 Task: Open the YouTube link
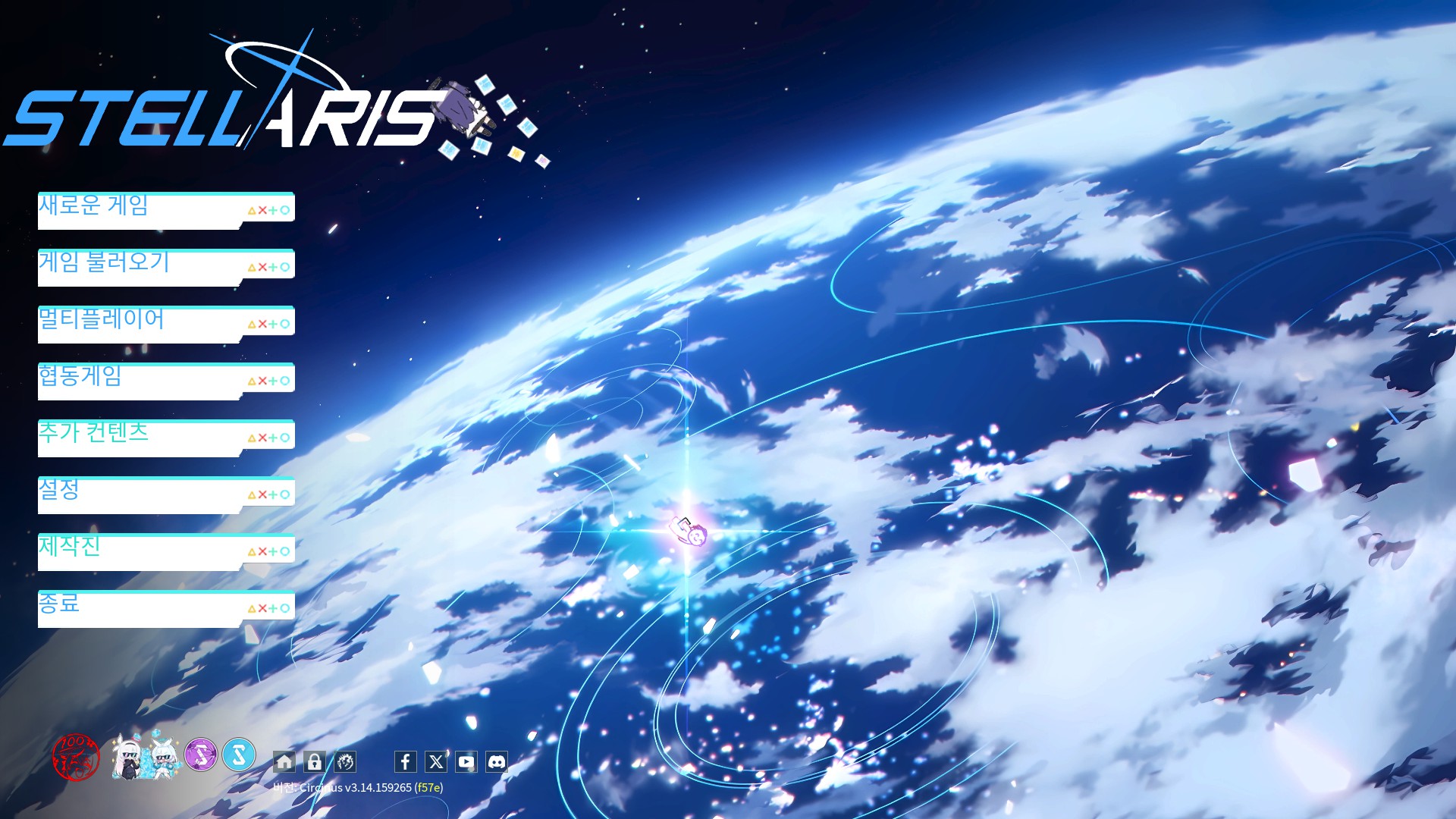point(466,761)
